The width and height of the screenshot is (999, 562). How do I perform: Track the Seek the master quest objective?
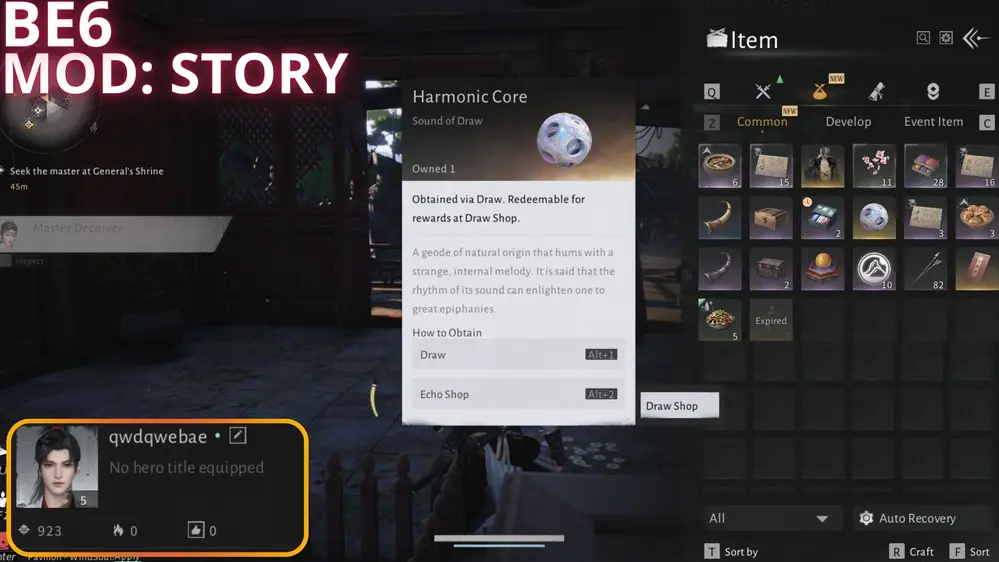[x=86, y=171]
